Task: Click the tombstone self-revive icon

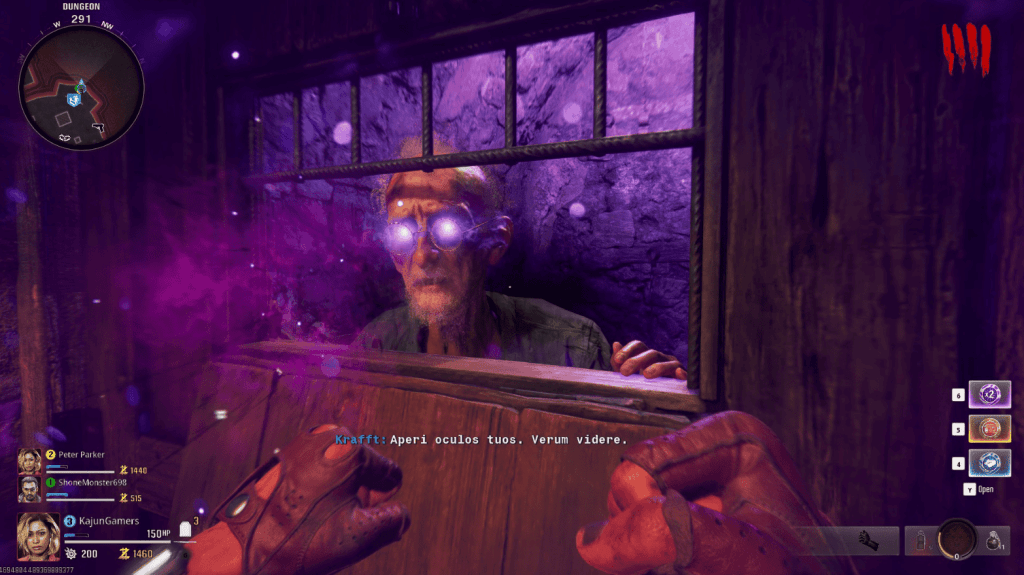Action: tap(184, 530)
